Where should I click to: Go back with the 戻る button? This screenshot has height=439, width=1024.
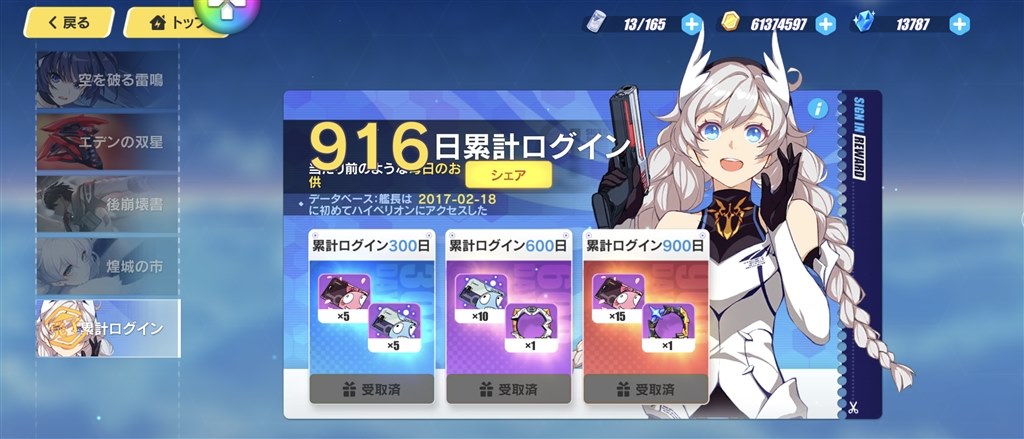pos(67,22)
